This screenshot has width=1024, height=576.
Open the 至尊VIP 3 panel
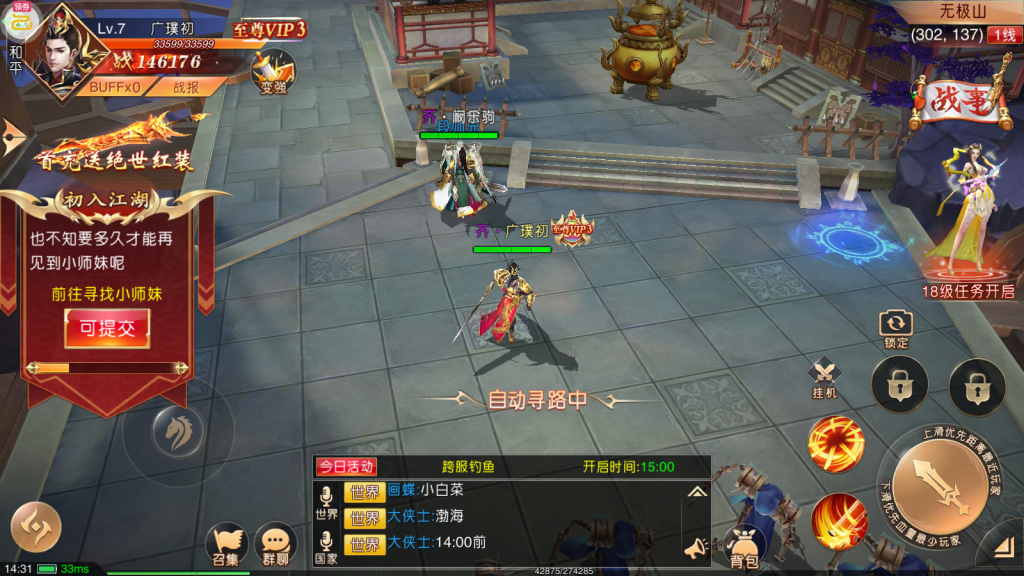269,30
